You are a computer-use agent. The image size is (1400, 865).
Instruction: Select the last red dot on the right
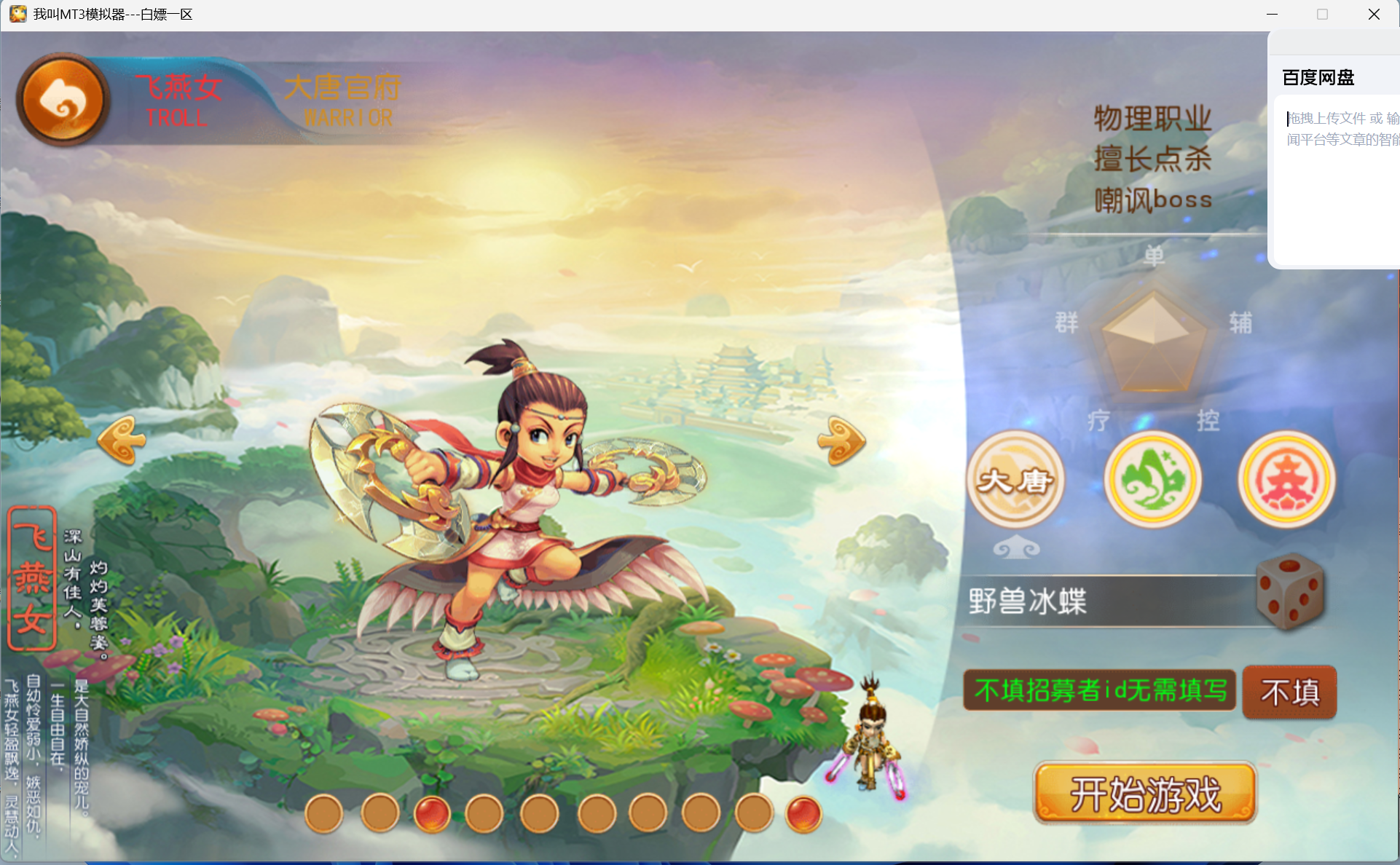[x=804, y=813]
